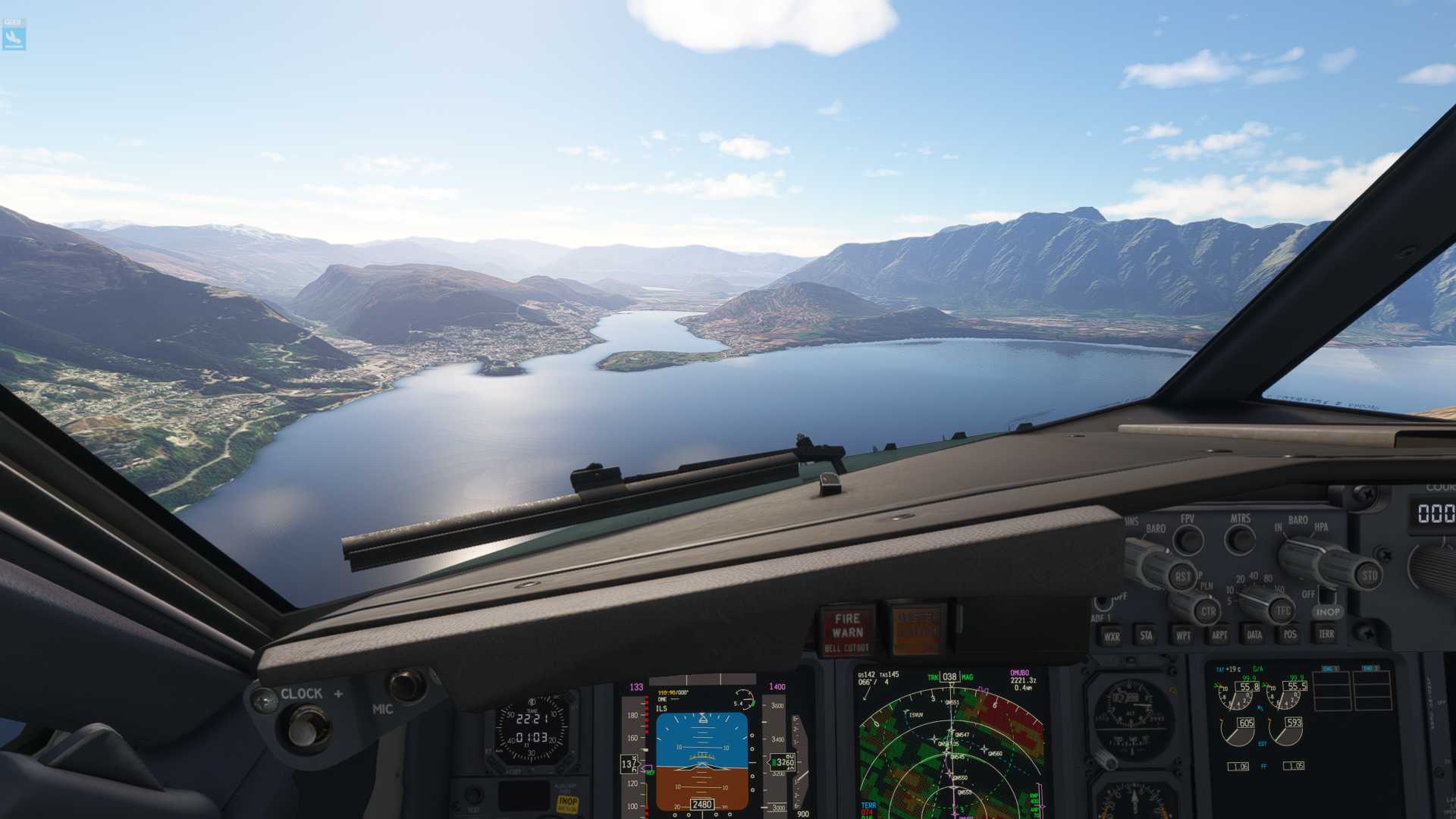Image resolution: width=1456 pixels, height=819 pixels.
Task: Toggle the DATA map button
Action: (1254, 635)
